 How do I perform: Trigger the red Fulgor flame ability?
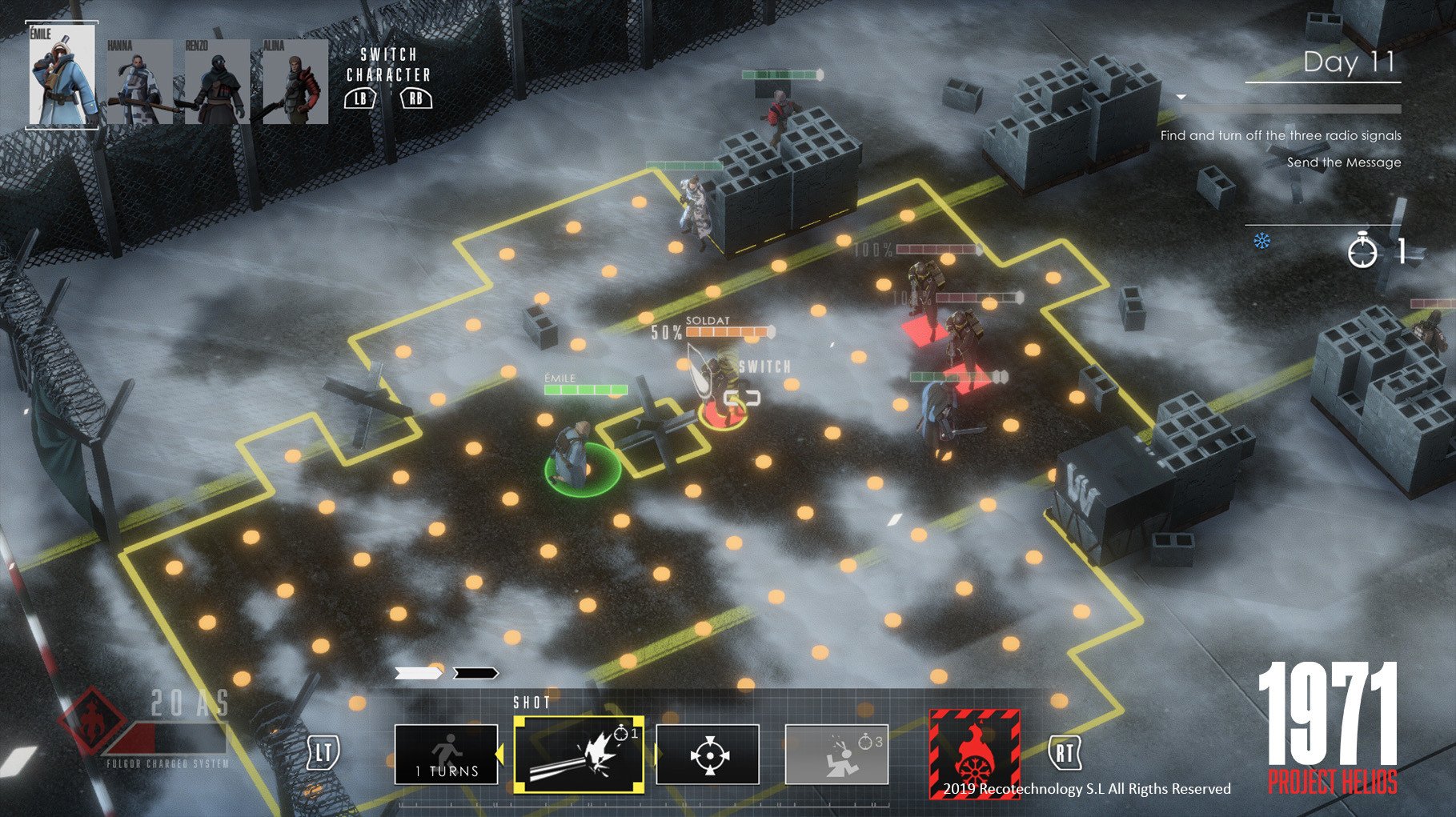tap(973, 754)
